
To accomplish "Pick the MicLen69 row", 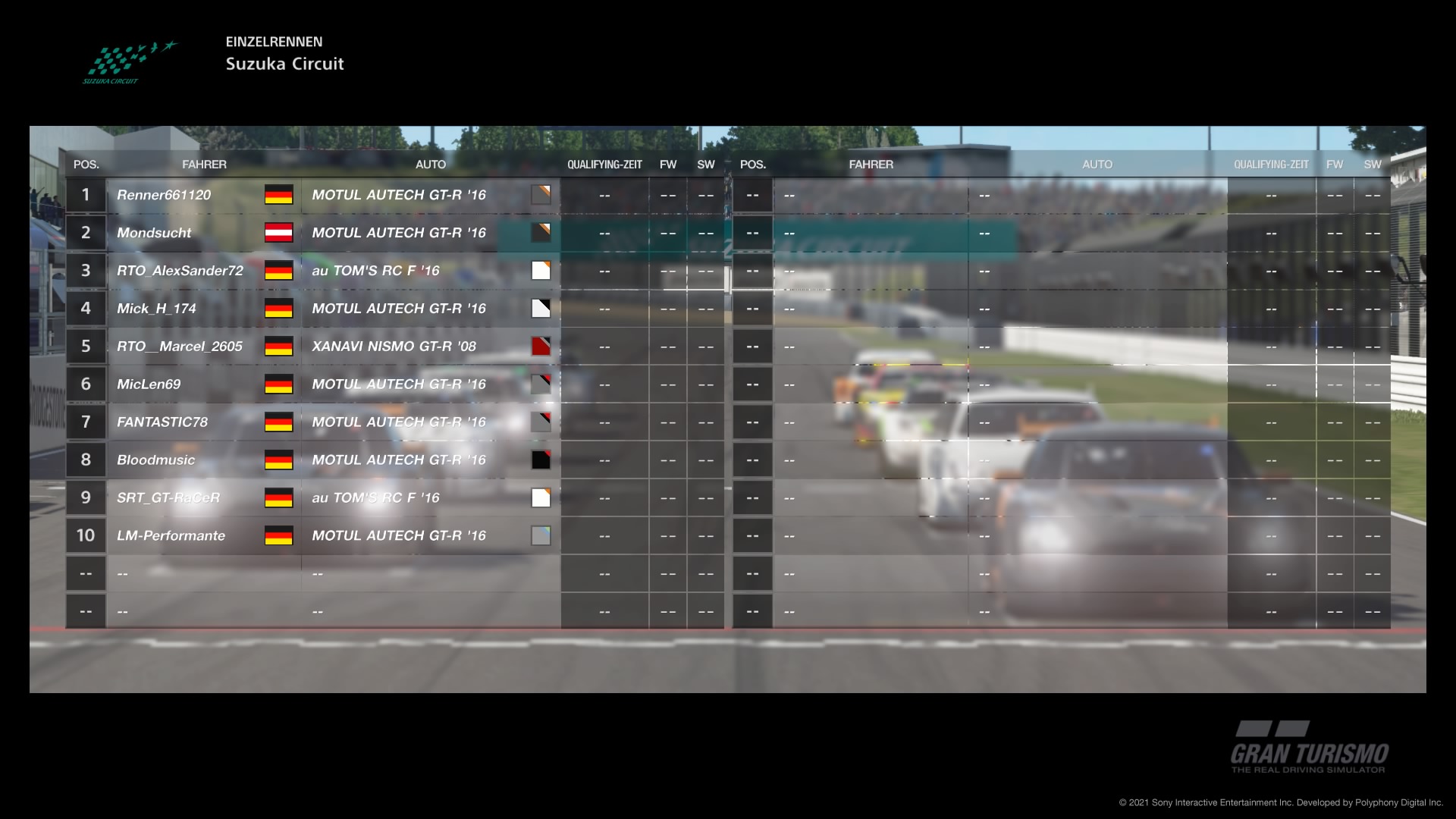I will 149,384.
